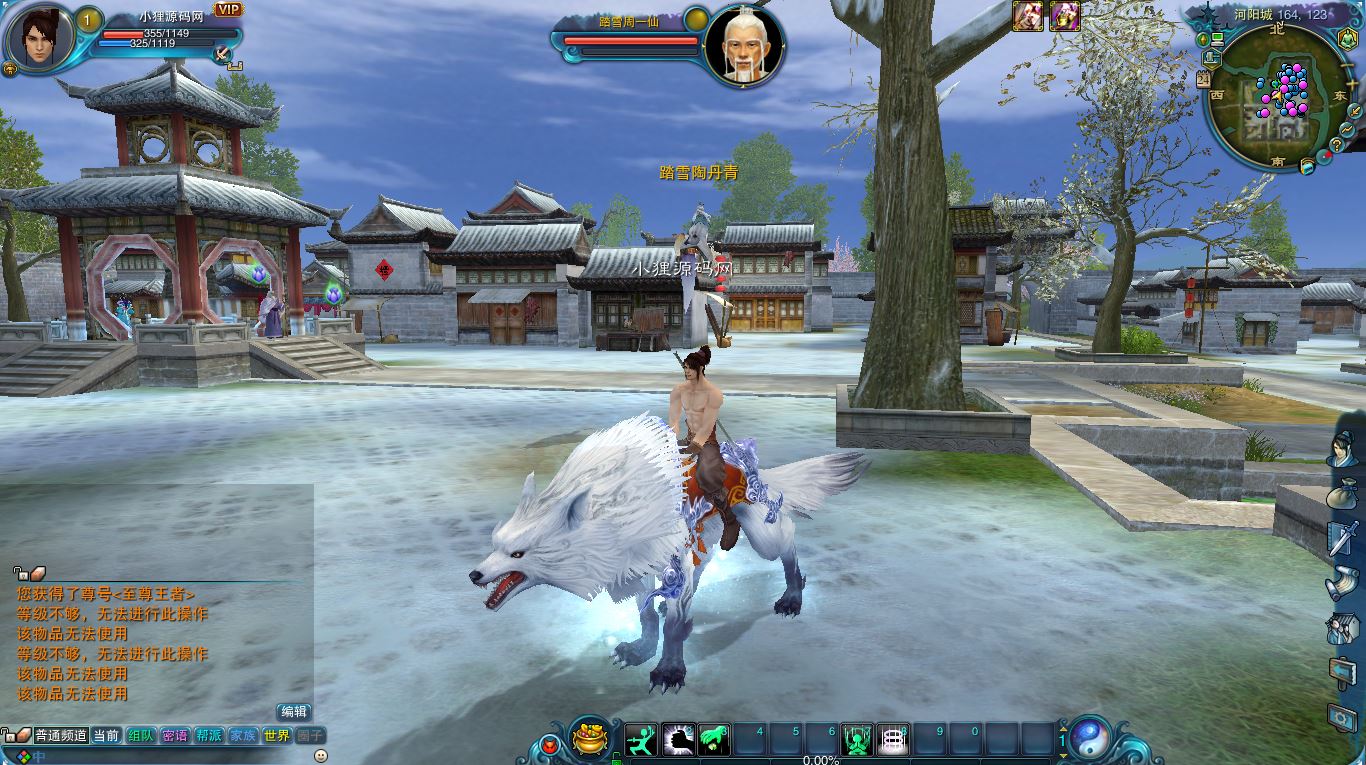Activate the green claw hand skill
The height and width of the screenshot is (765, 1366).
click(x=714, y=740)
